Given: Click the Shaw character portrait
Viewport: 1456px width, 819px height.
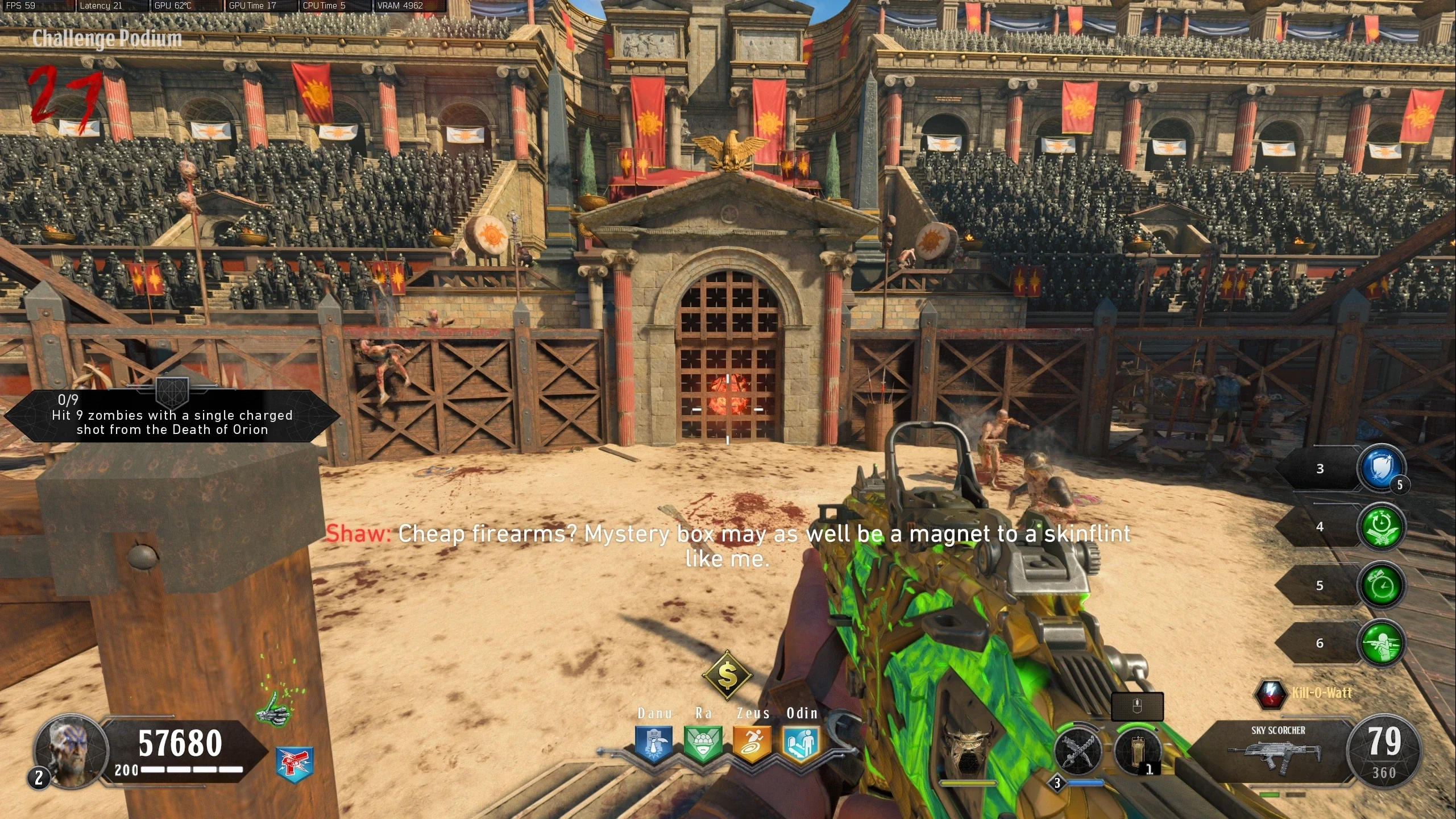Looking at the screenshot, I should [x=70, y=750].
